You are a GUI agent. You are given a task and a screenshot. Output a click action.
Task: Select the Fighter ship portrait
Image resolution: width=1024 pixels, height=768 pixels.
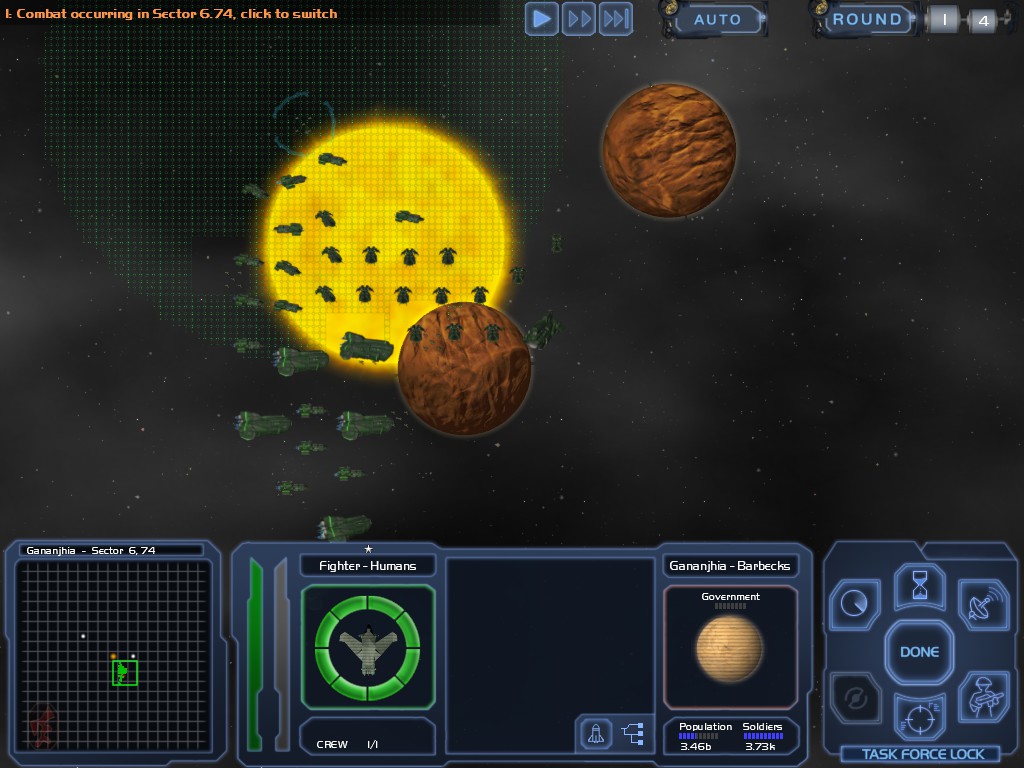[x=368, y=647]
